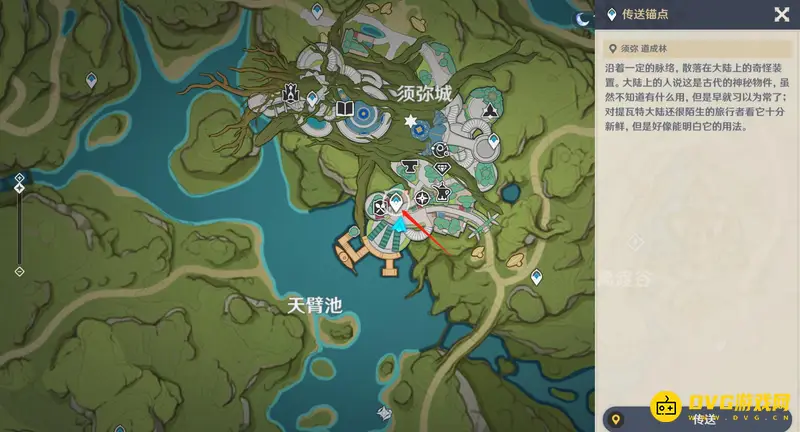Select the highlighted teleport waypoint by the arrow
Viewport: 800px width, 432px height.
(x=396, y=202)
